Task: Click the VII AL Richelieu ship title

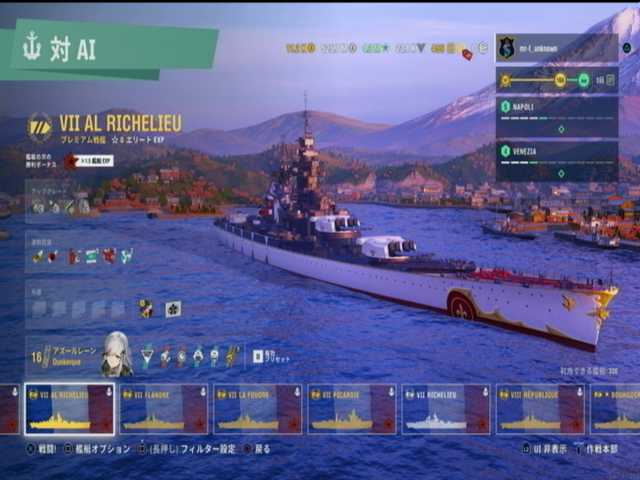Action: pos(122,124)
